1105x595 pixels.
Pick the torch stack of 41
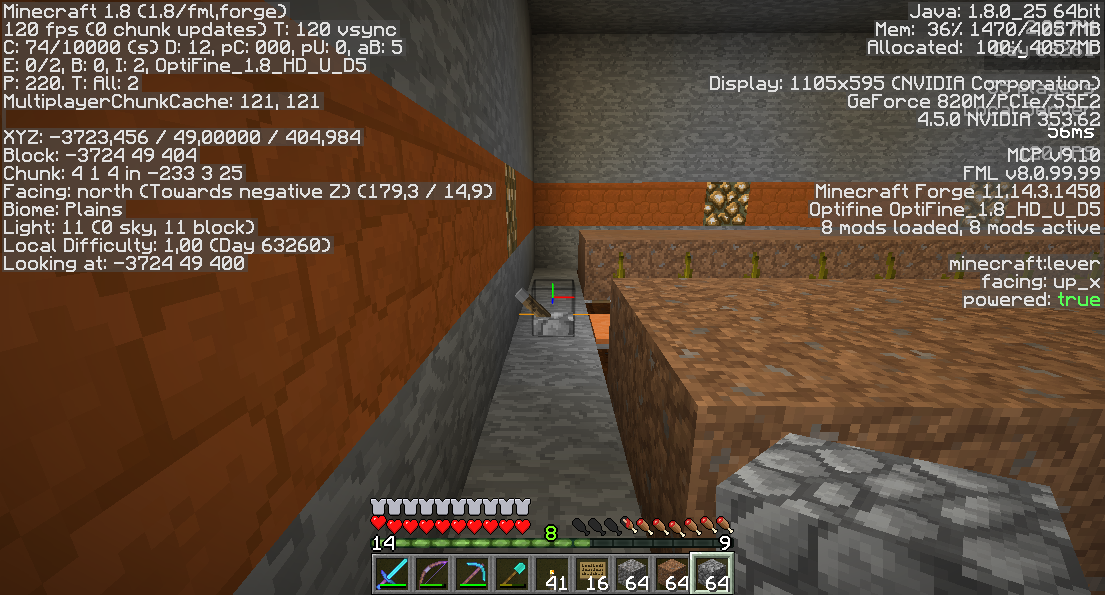coord(552,574)
